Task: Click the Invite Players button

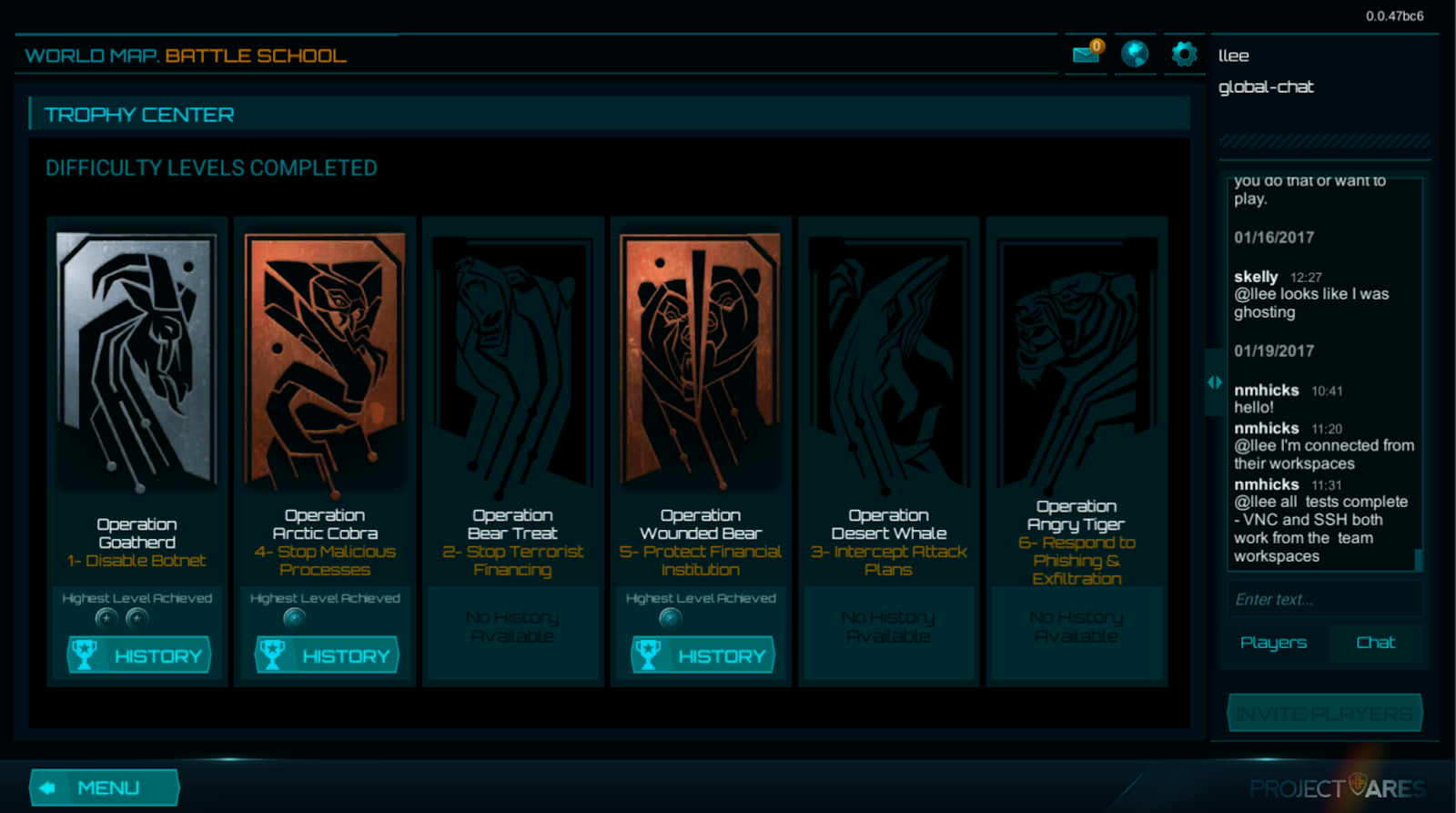Action: coord(1324,714)
